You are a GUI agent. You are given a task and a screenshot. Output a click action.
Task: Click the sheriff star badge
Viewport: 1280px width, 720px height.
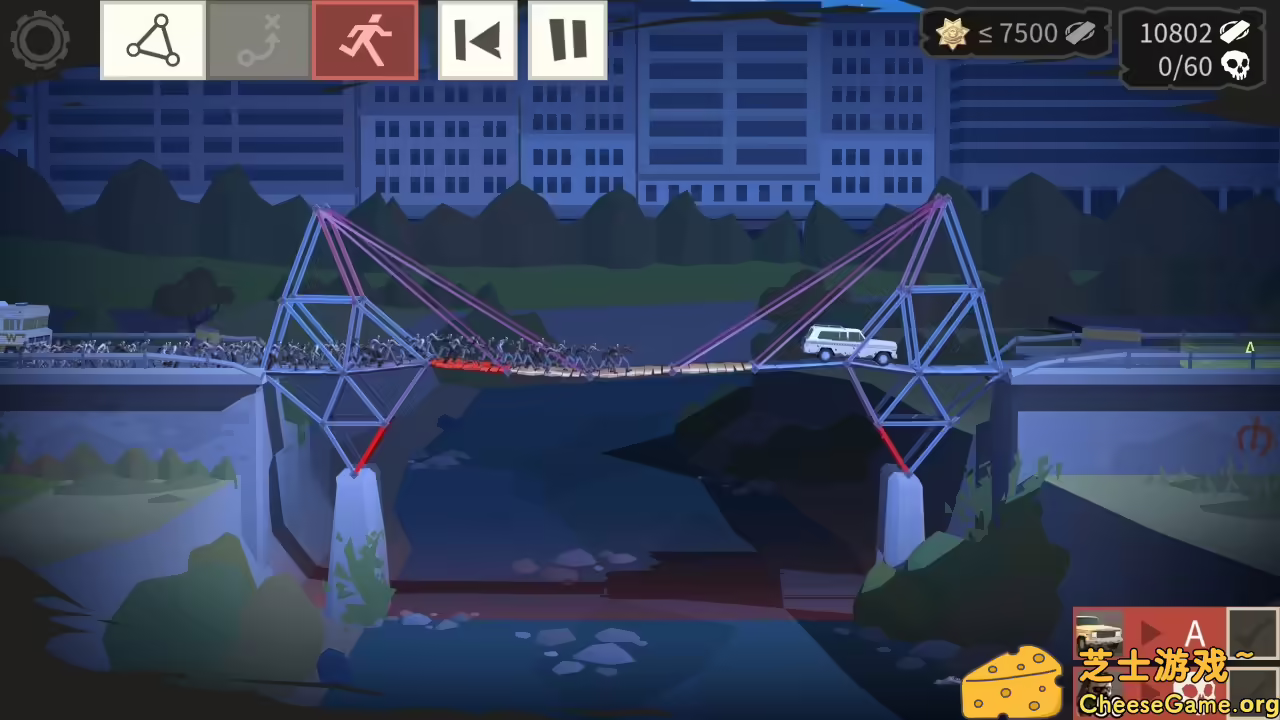[x=953, y=33]
